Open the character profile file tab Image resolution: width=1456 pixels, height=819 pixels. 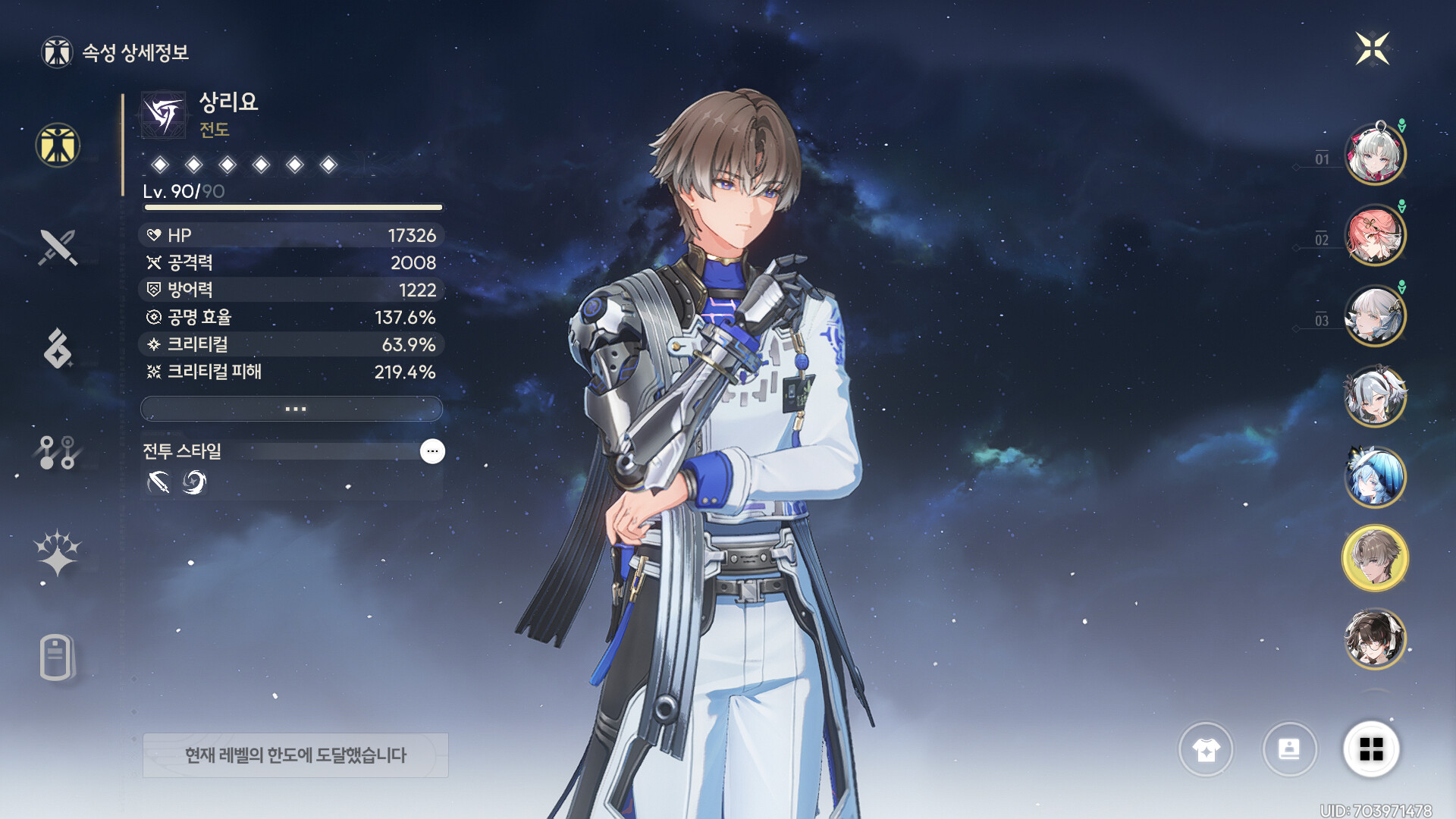[58, 657]
